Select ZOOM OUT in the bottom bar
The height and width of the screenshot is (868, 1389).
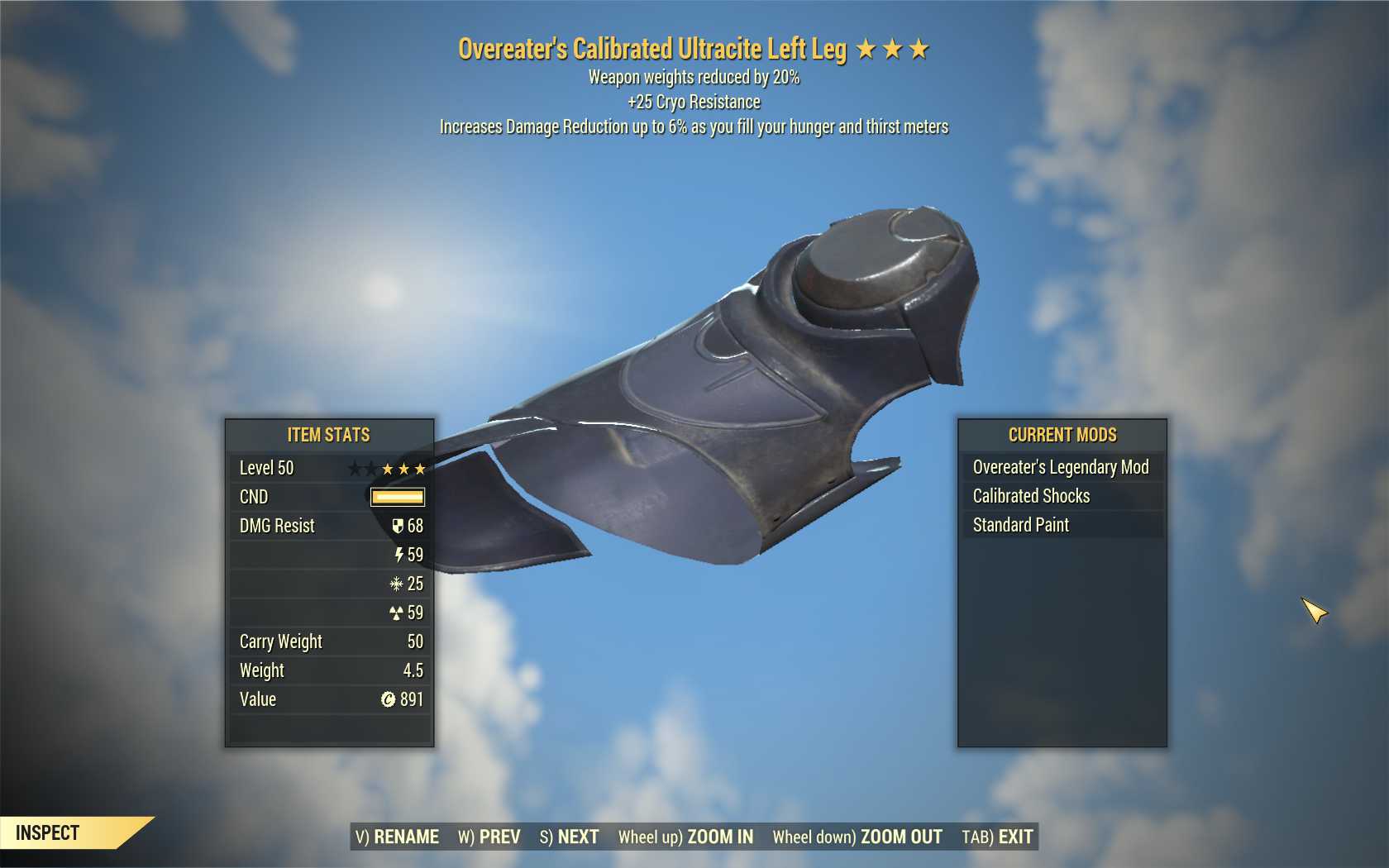tap(857, 837)
